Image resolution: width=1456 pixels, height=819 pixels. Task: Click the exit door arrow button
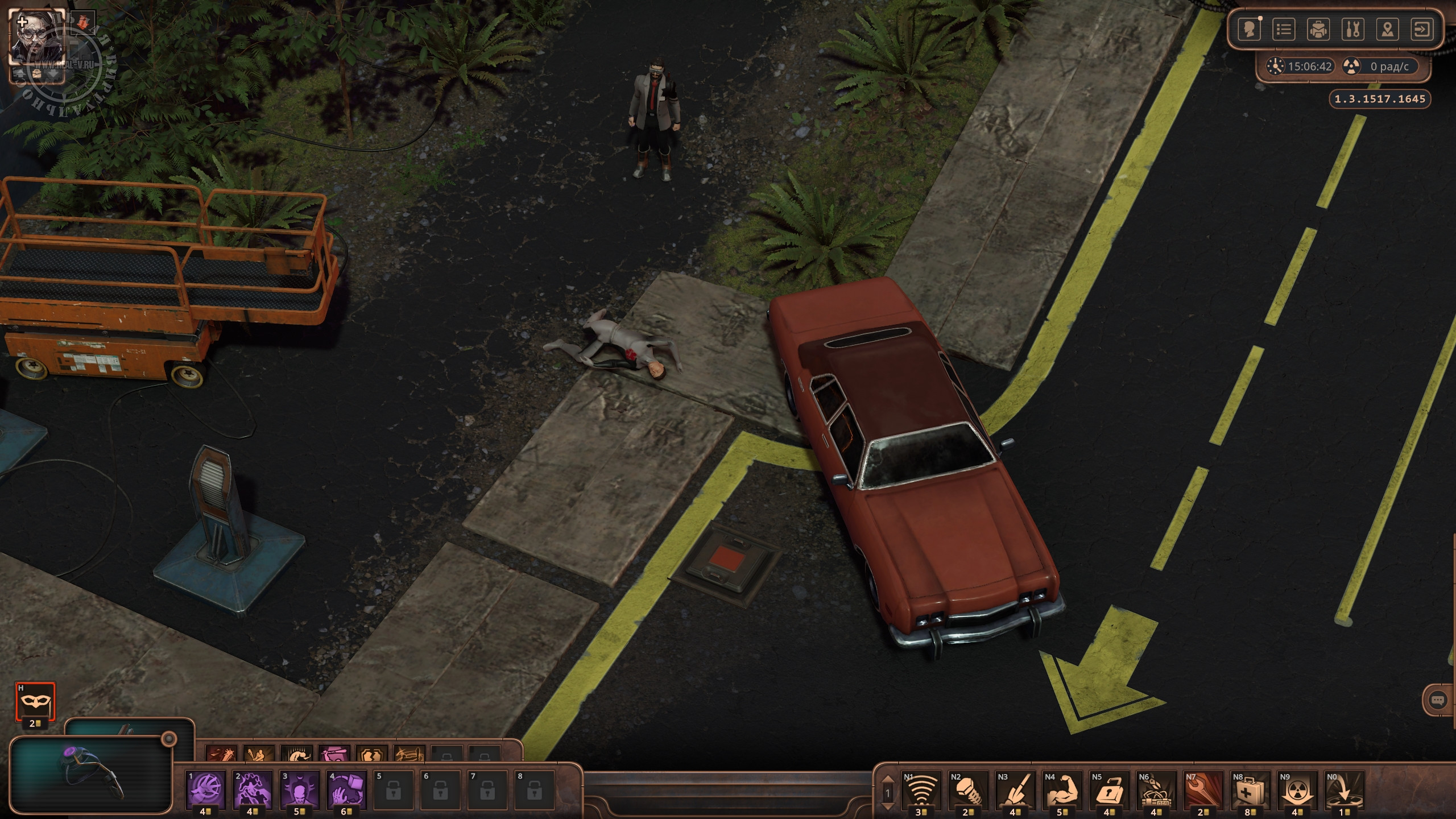pyautogui.click(x=1422, y=29)
